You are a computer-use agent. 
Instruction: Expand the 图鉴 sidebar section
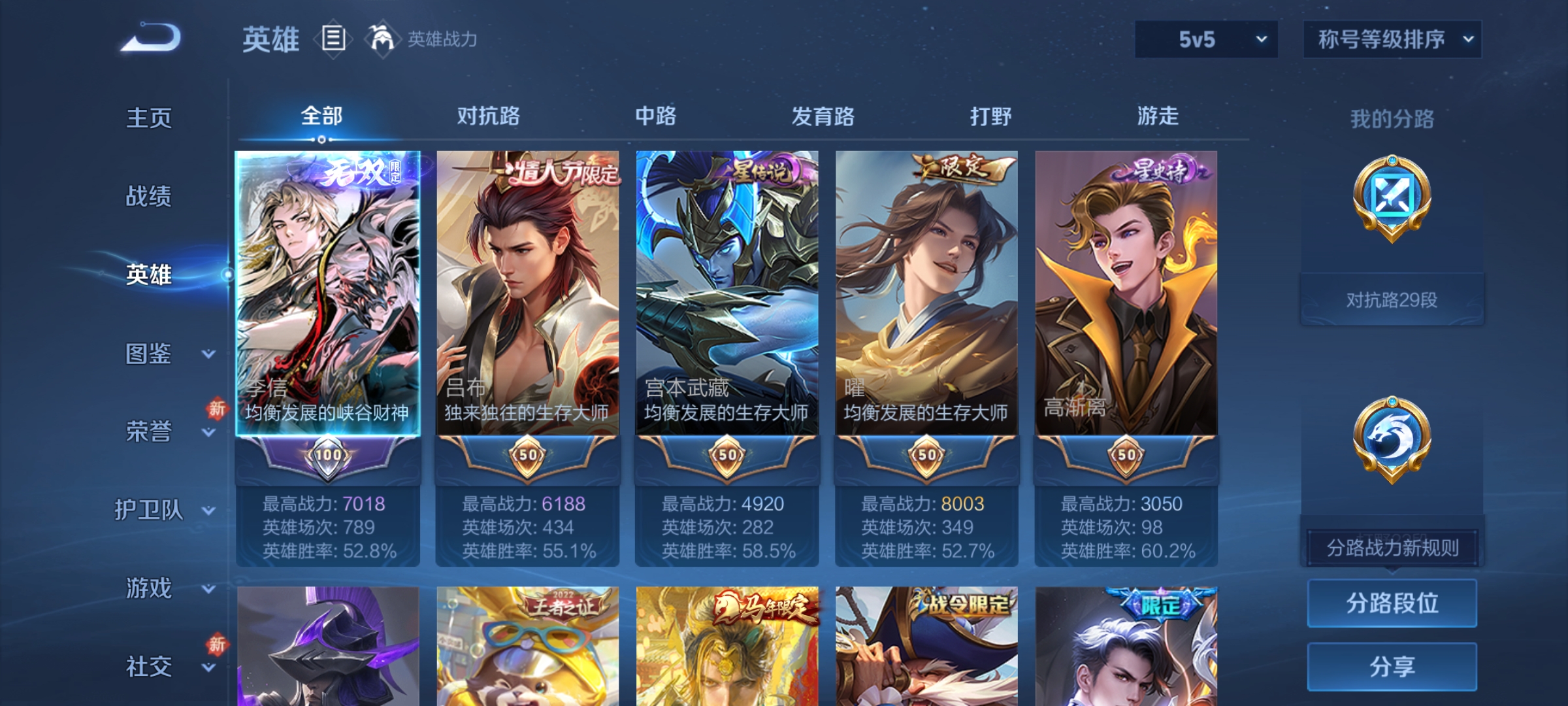point(157,355)
